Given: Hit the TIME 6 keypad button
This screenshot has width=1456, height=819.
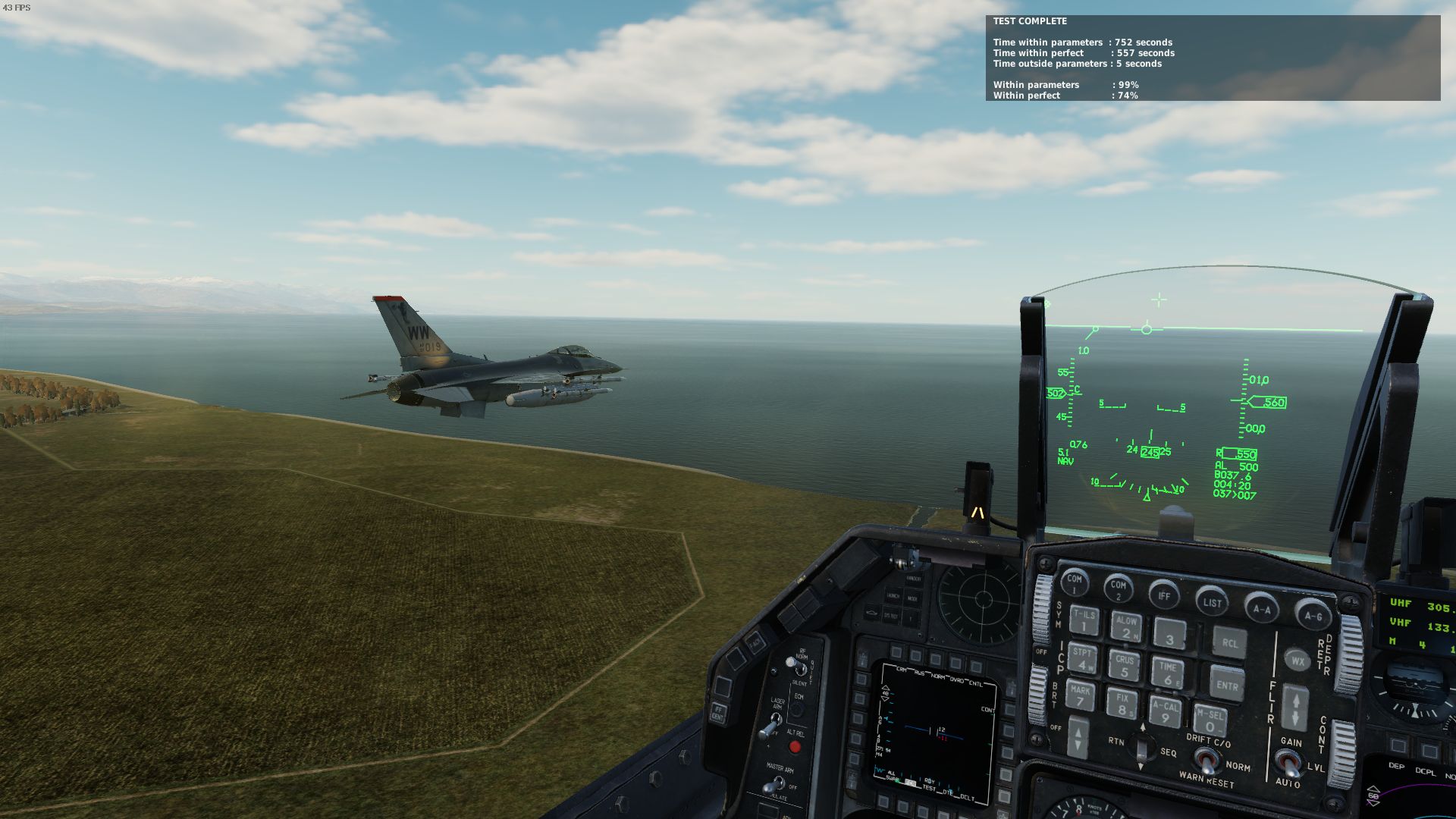Looking at the screenshot, I should click(x=1168, y=673).
